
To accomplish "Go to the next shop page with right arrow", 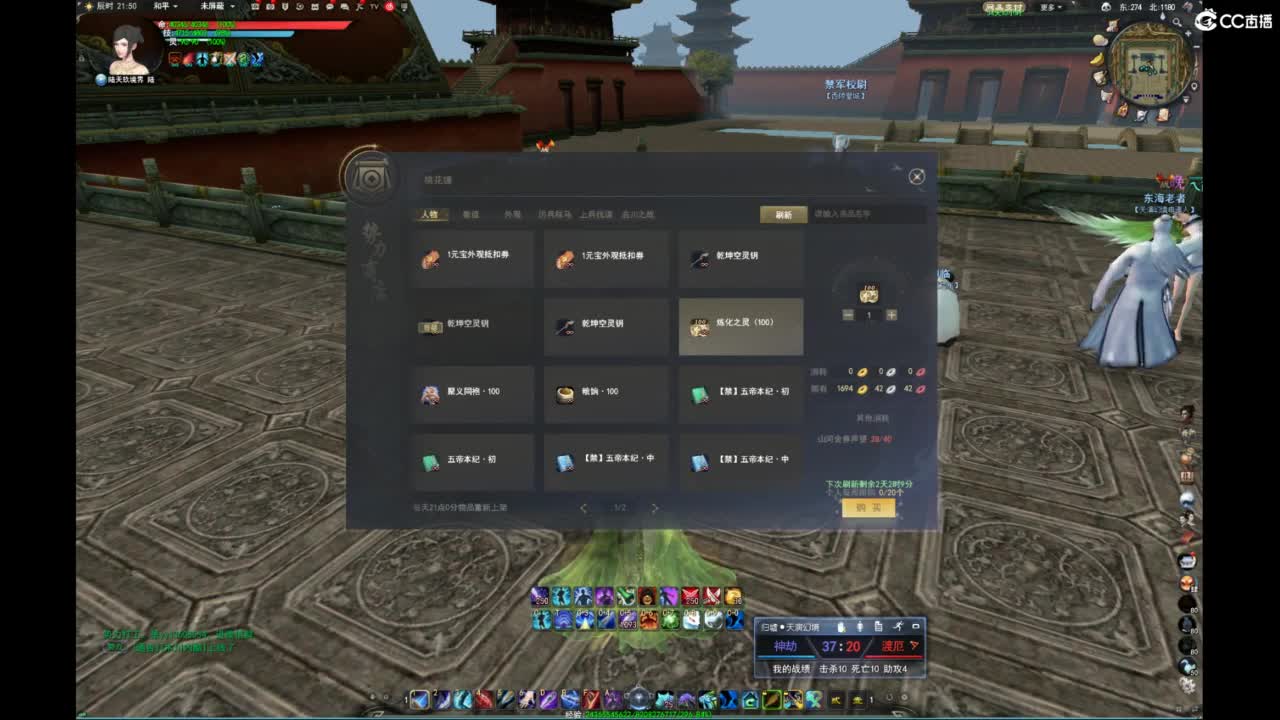I will pyautogui.click(x=655, y=506).
